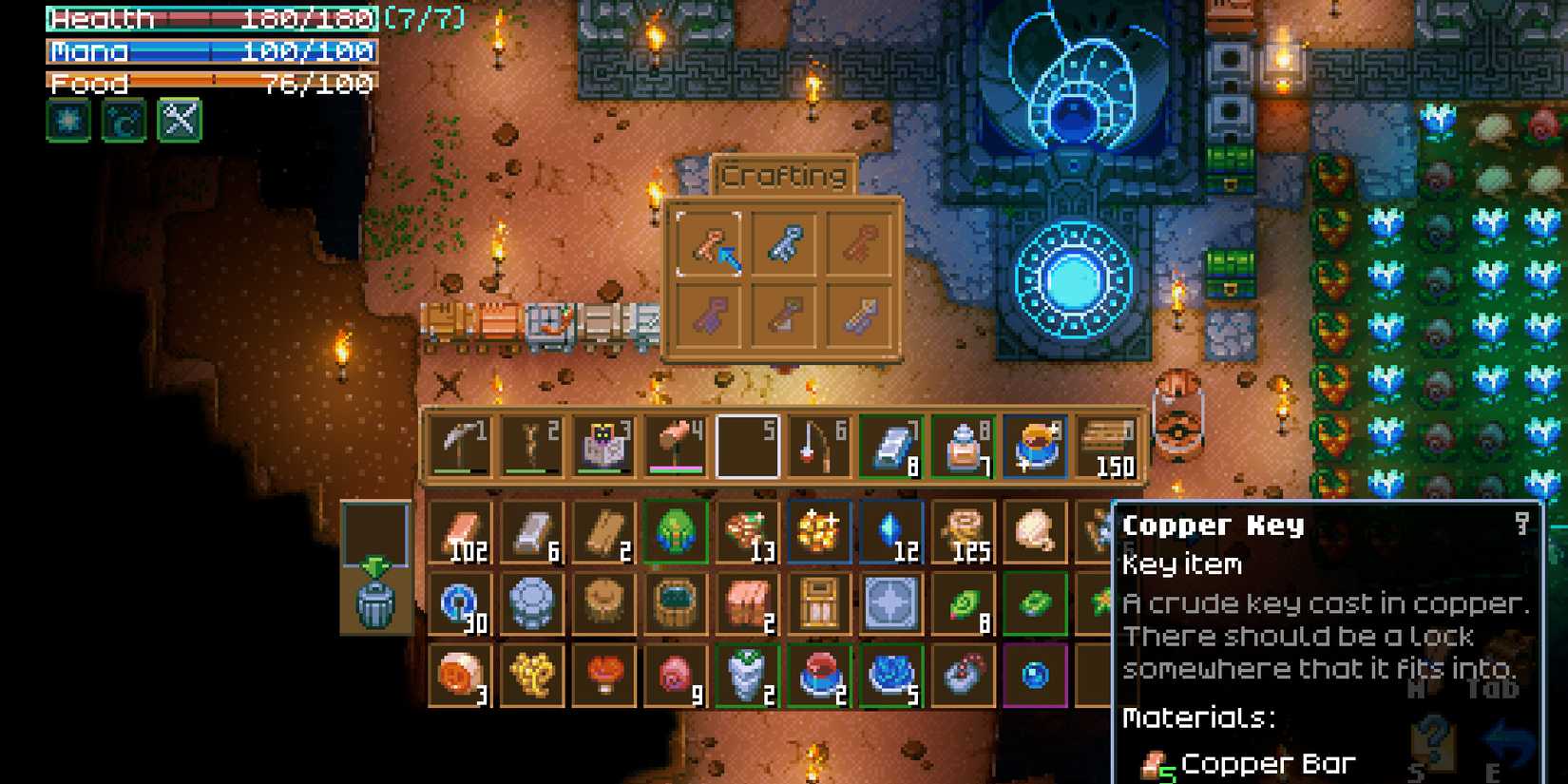The height and width of the screenshot is (784, 1568).
Task: Click the snowflake buff icon below the Food bar
Action: pos(67,121)
